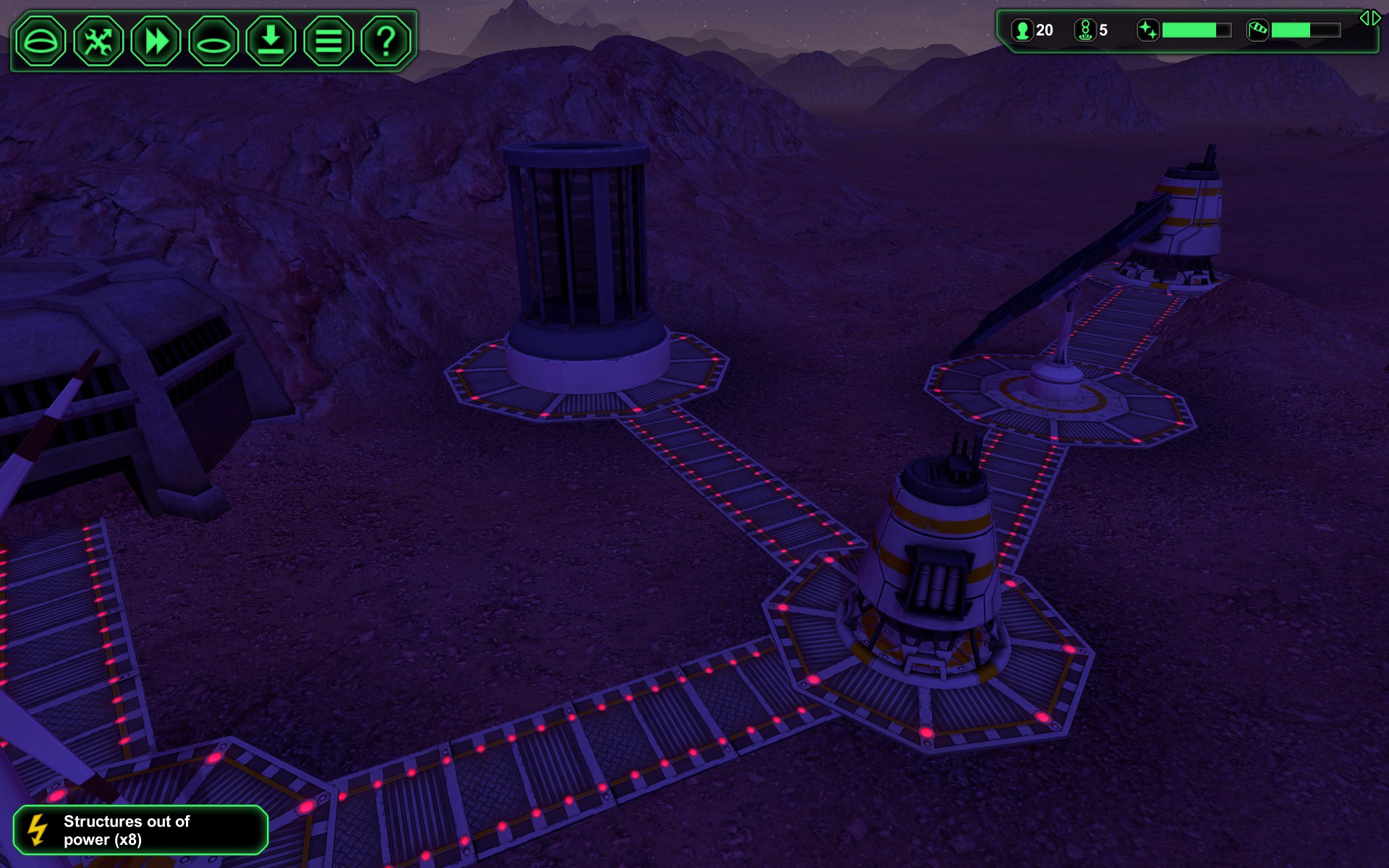Click the Structures out of power alert

(x=140, y=830)
